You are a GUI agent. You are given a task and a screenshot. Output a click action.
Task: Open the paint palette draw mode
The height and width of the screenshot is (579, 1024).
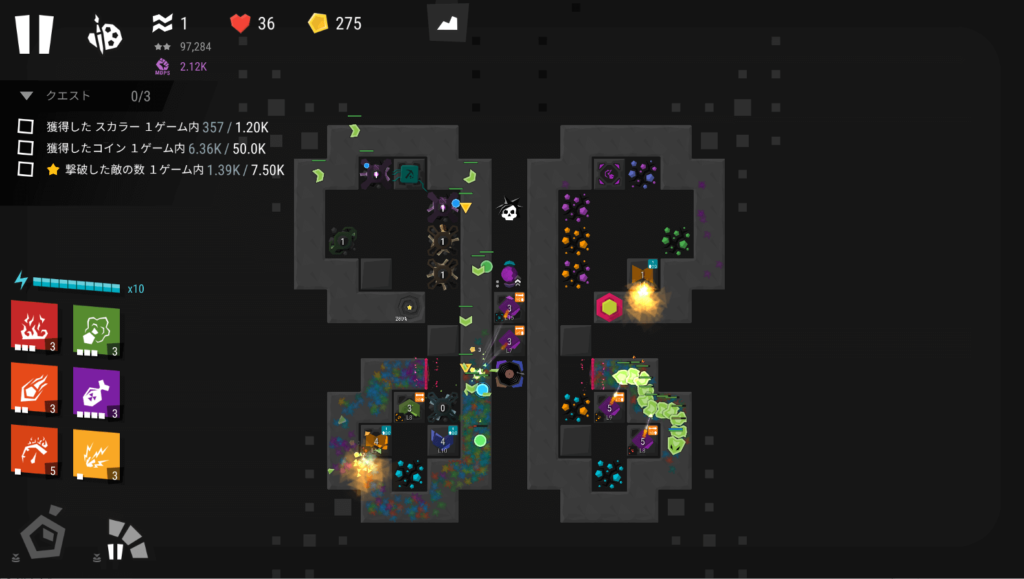(105, 35)
